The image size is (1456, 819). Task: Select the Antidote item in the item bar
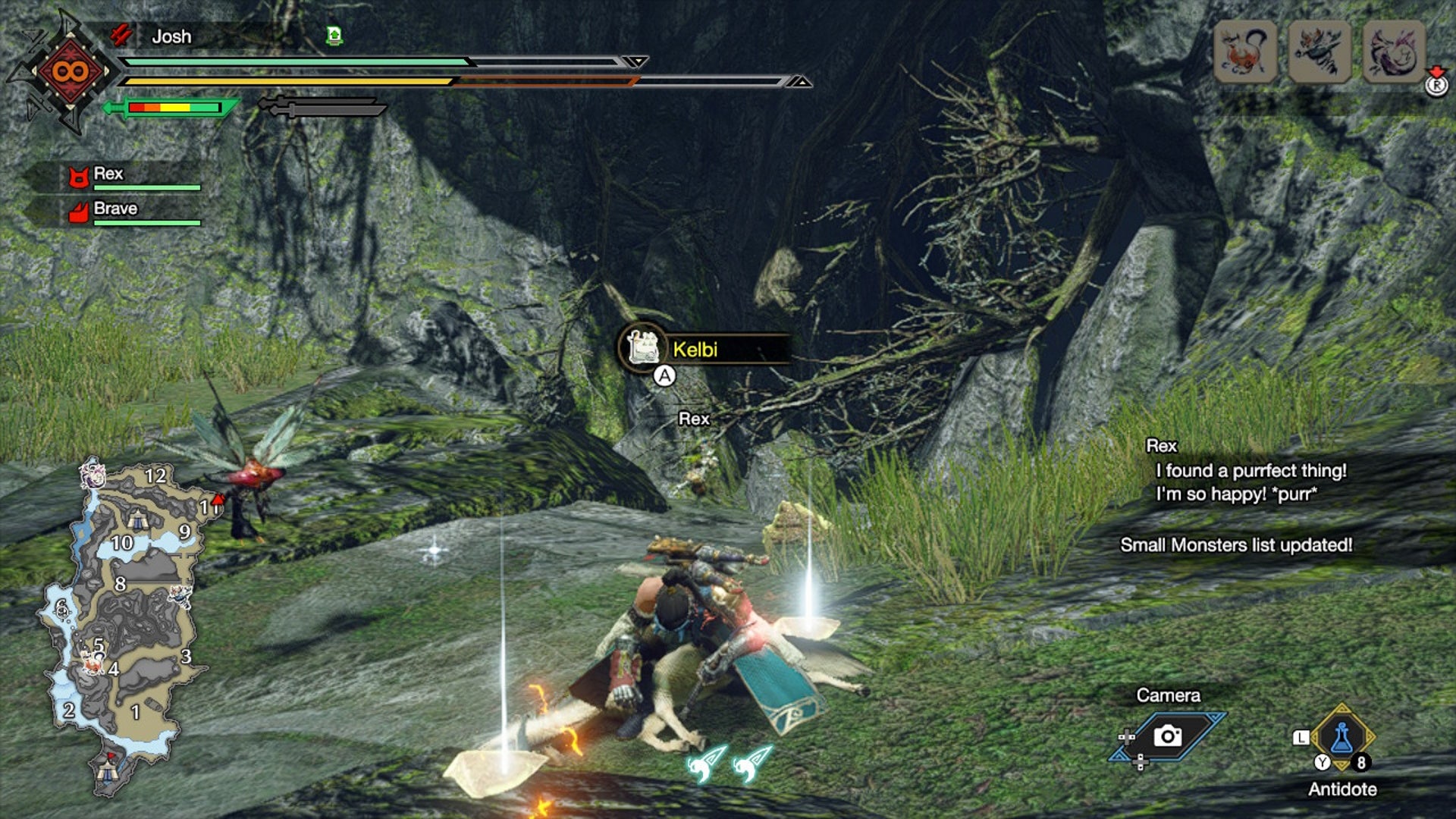[x=1341, y=738]
